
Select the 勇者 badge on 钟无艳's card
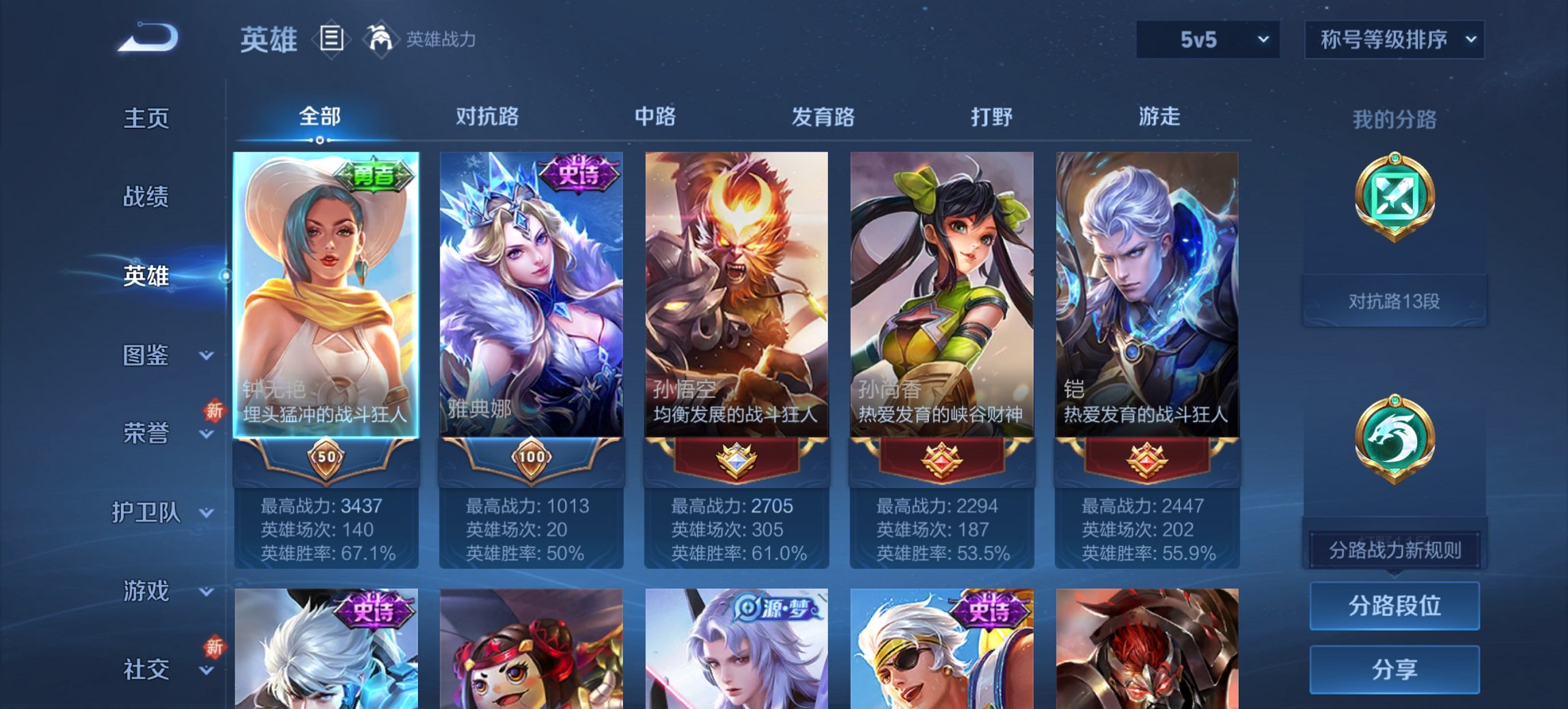point(374,176)
